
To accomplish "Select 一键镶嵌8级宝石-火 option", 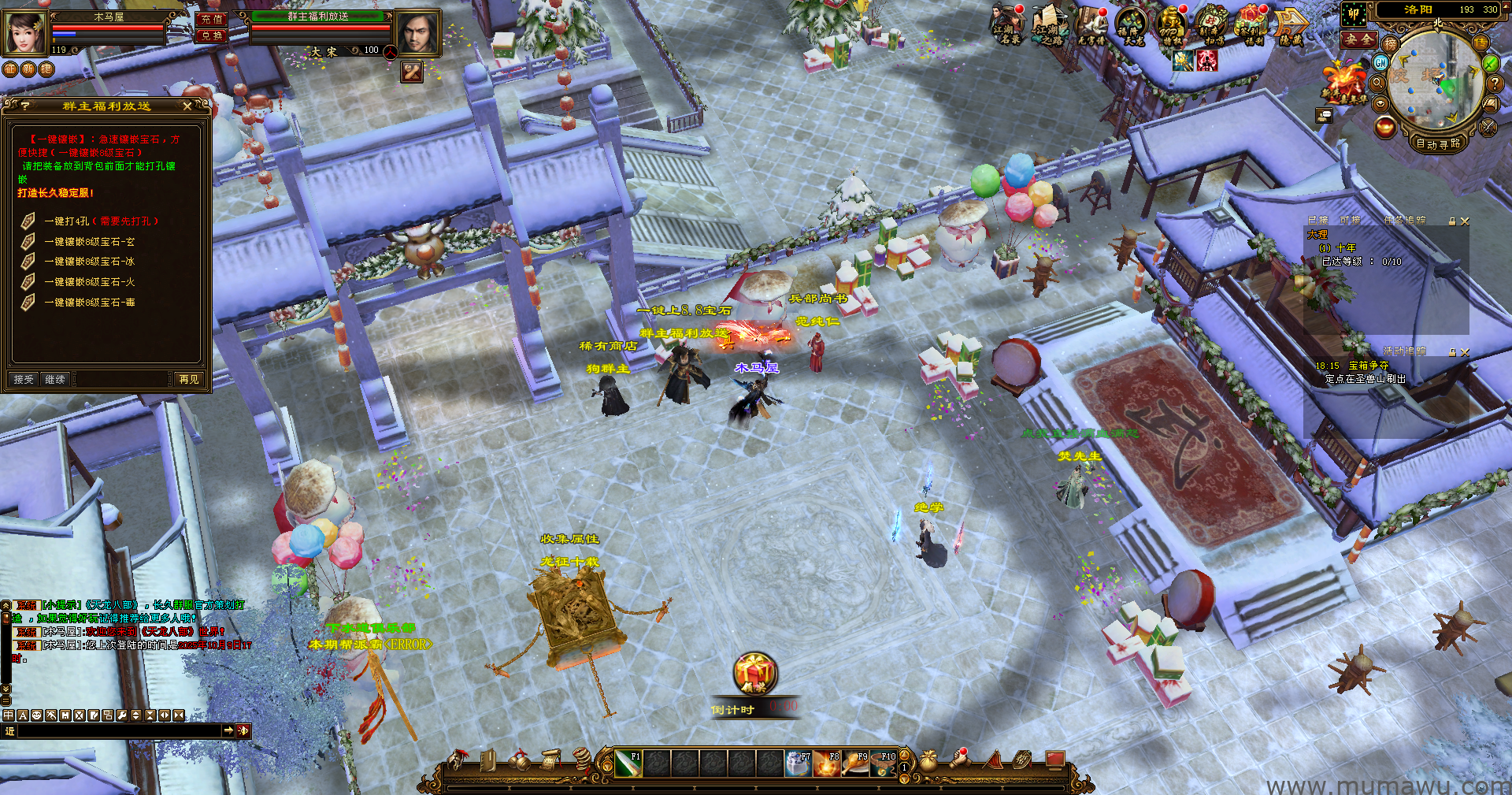I will 89,282.
